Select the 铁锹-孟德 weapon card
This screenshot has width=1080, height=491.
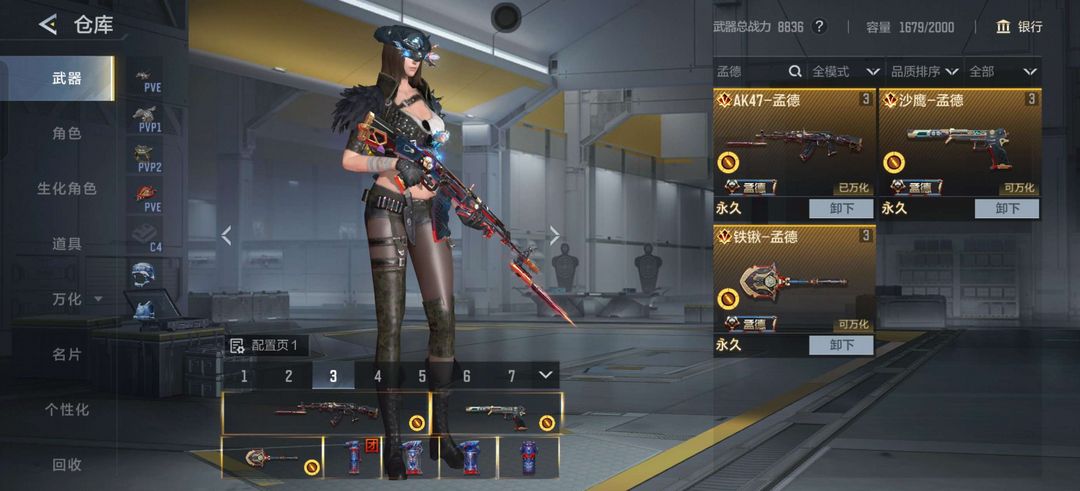pos(794,280)
